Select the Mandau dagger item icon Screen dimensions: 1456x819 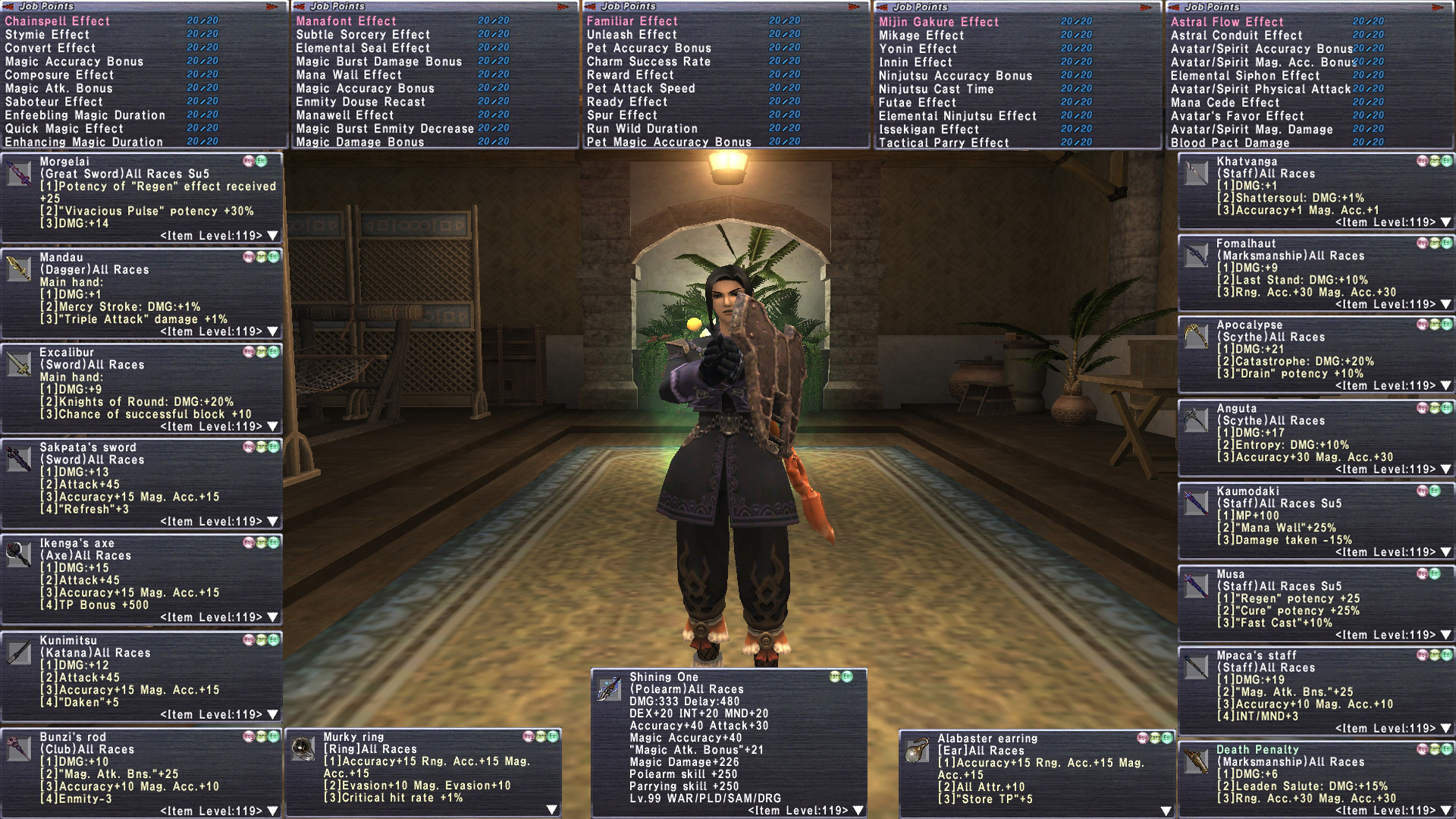pyautogui.click(x=18, y=268)
